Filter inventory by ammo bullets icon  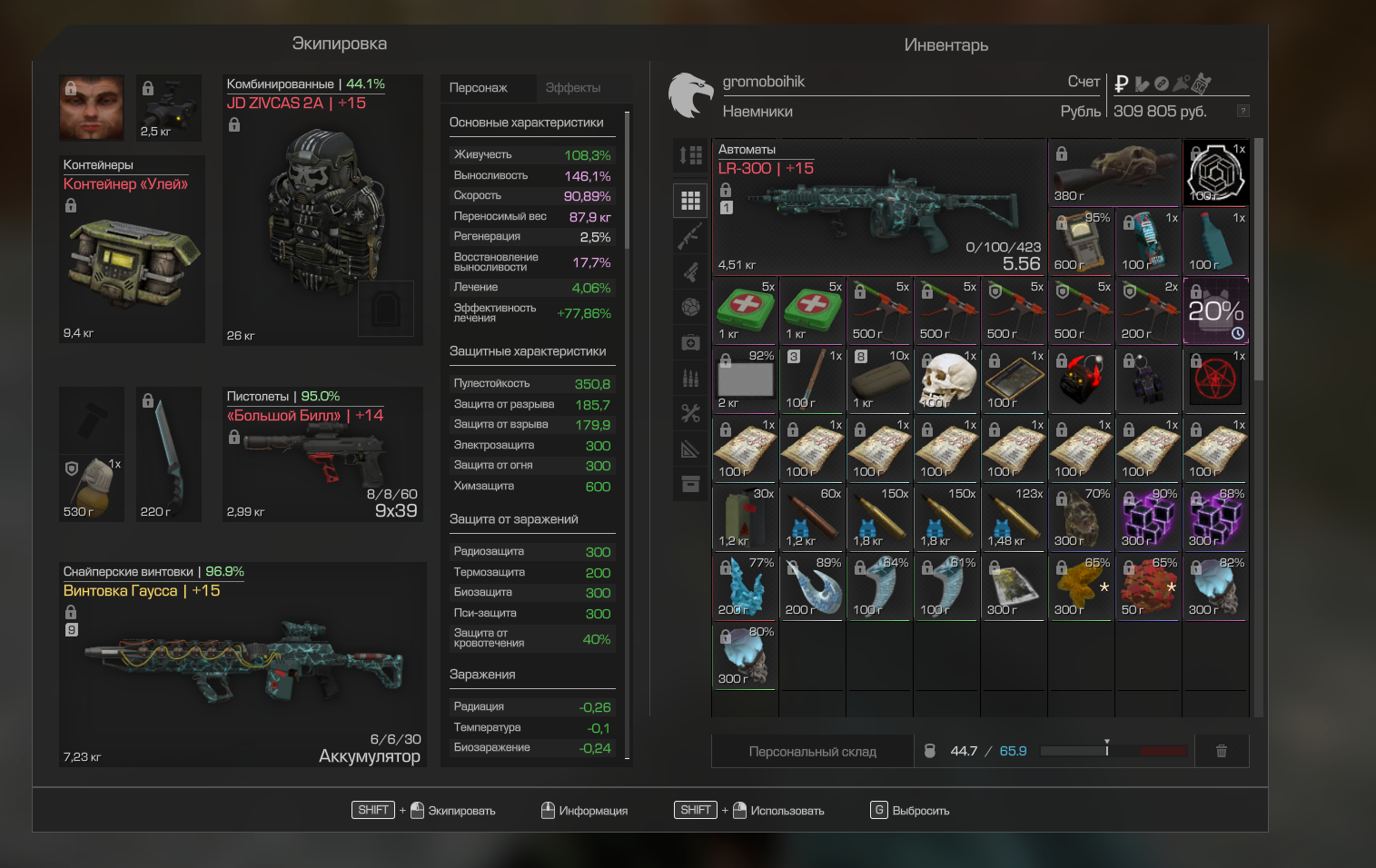(x=690, y=378)
